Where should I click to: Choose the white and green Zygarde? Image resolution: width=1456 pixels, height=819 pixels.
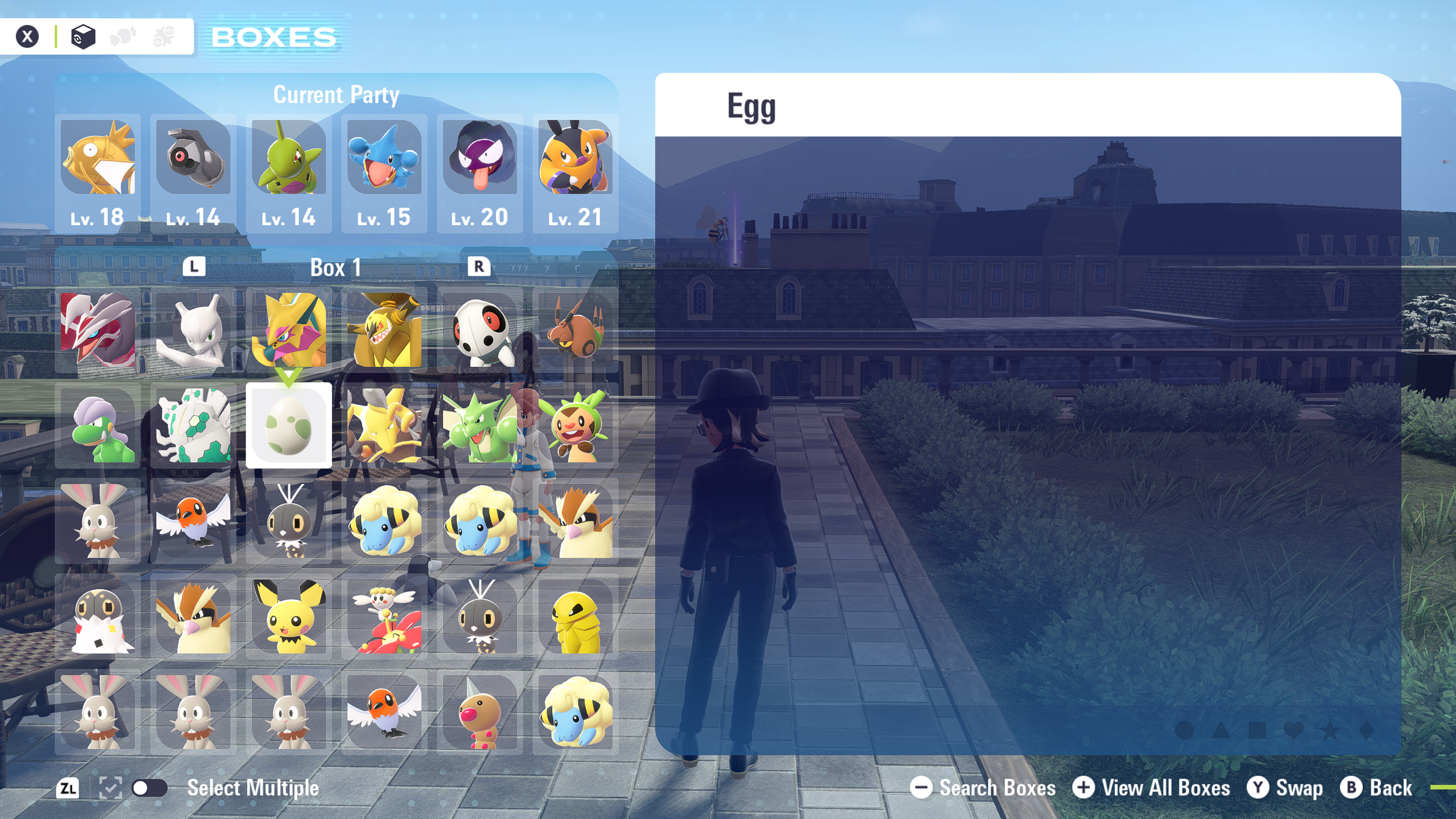(193, 425)
